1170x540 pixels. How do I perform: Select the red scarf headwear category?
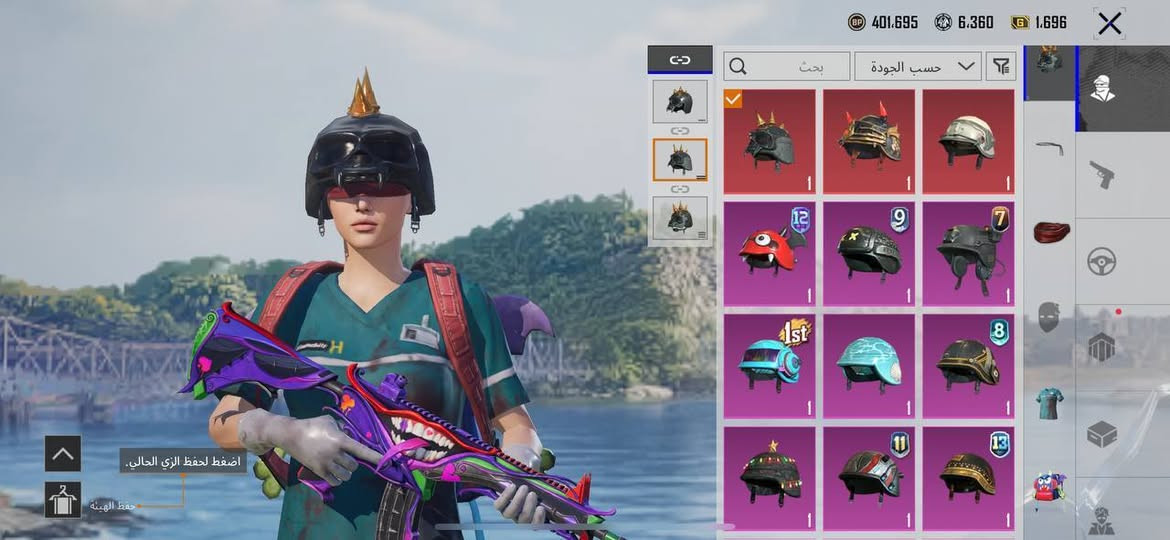1049,232
